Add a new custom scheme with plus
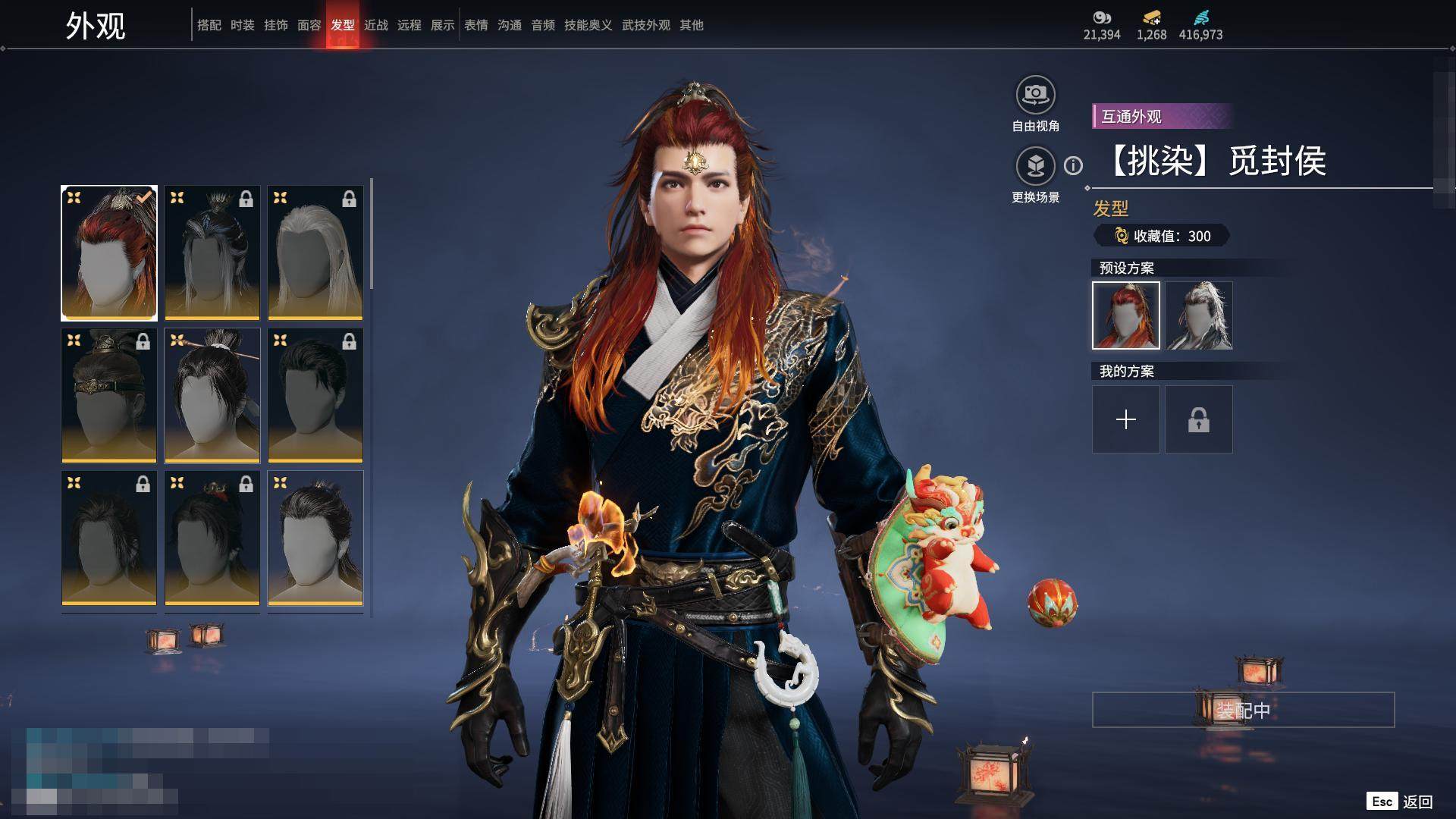Image resolution: width=1456 pixels, height=819 pixels. 1125,419
